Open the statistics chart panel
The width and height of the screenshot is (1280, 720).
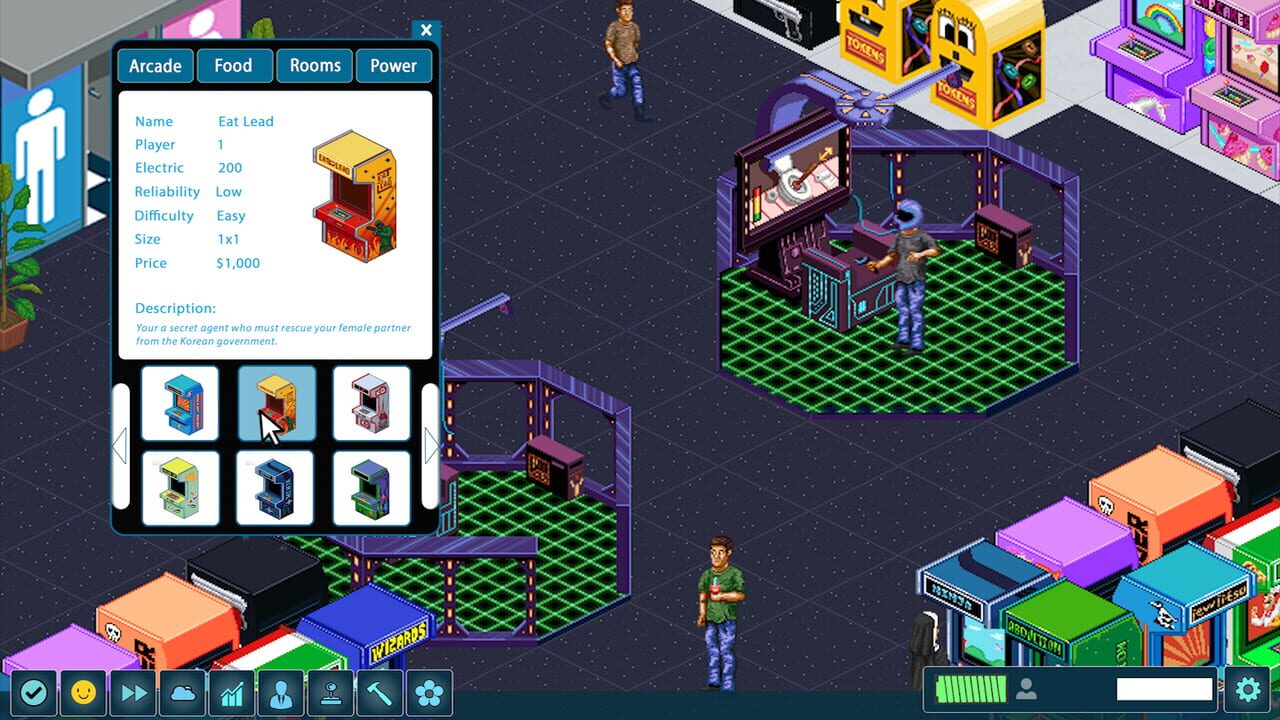tap(232, 691)
